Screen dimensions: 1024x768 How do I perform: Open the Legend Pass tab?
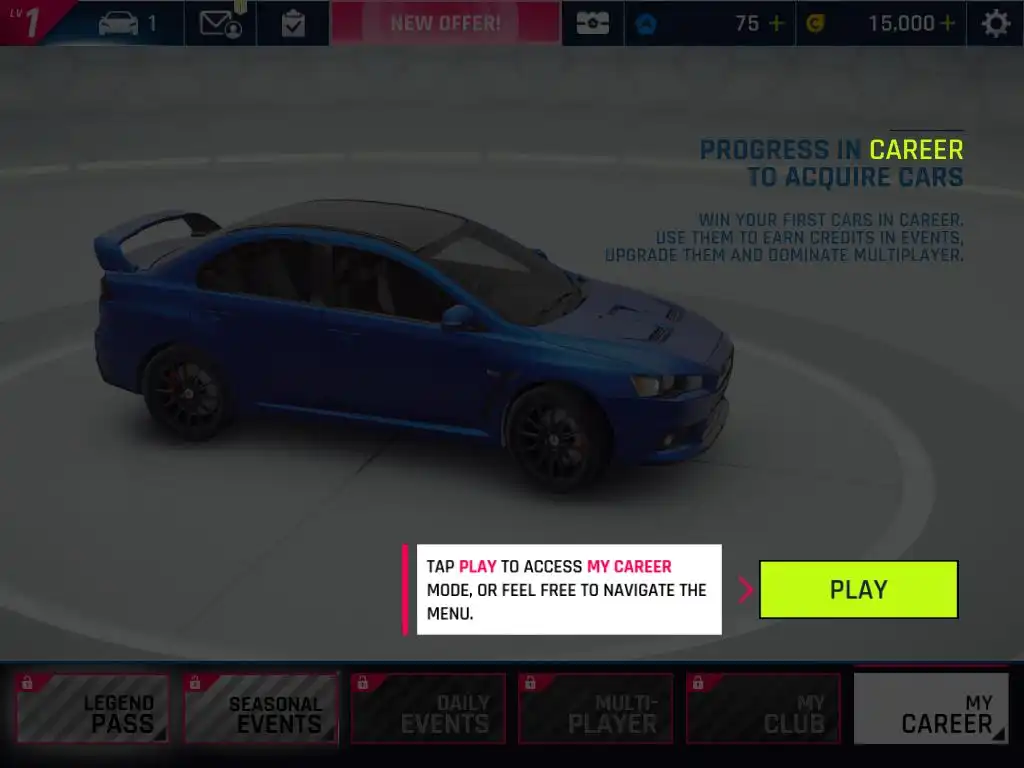pos(93,709)
